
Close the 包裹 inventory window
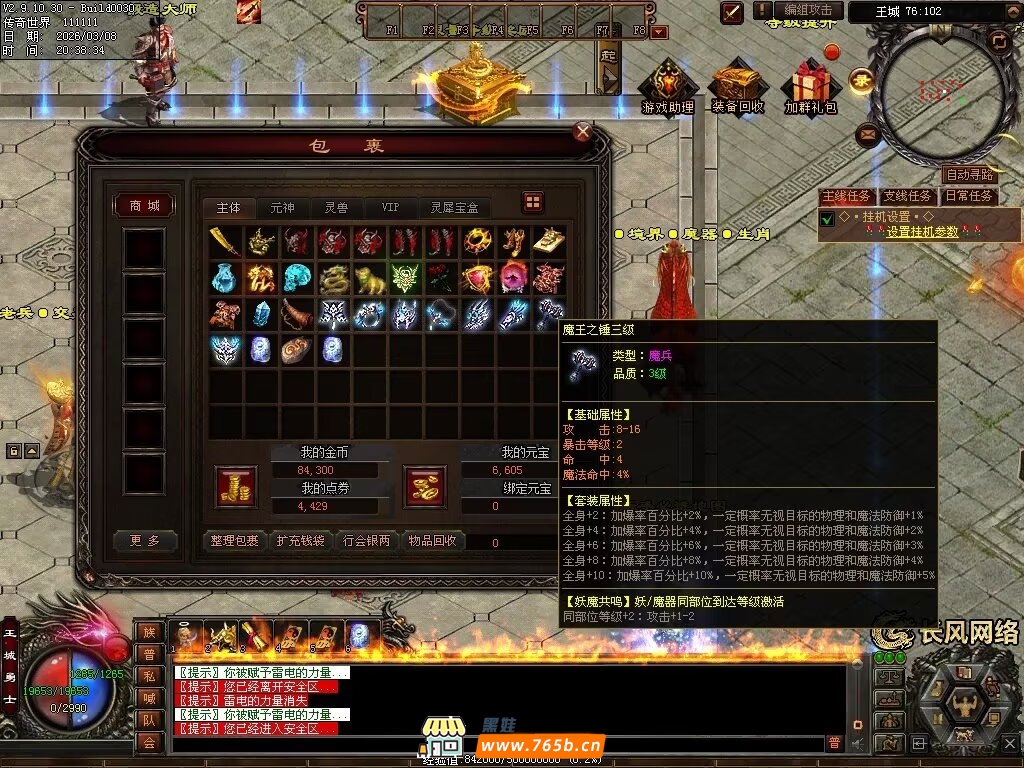tap(583, 132)
